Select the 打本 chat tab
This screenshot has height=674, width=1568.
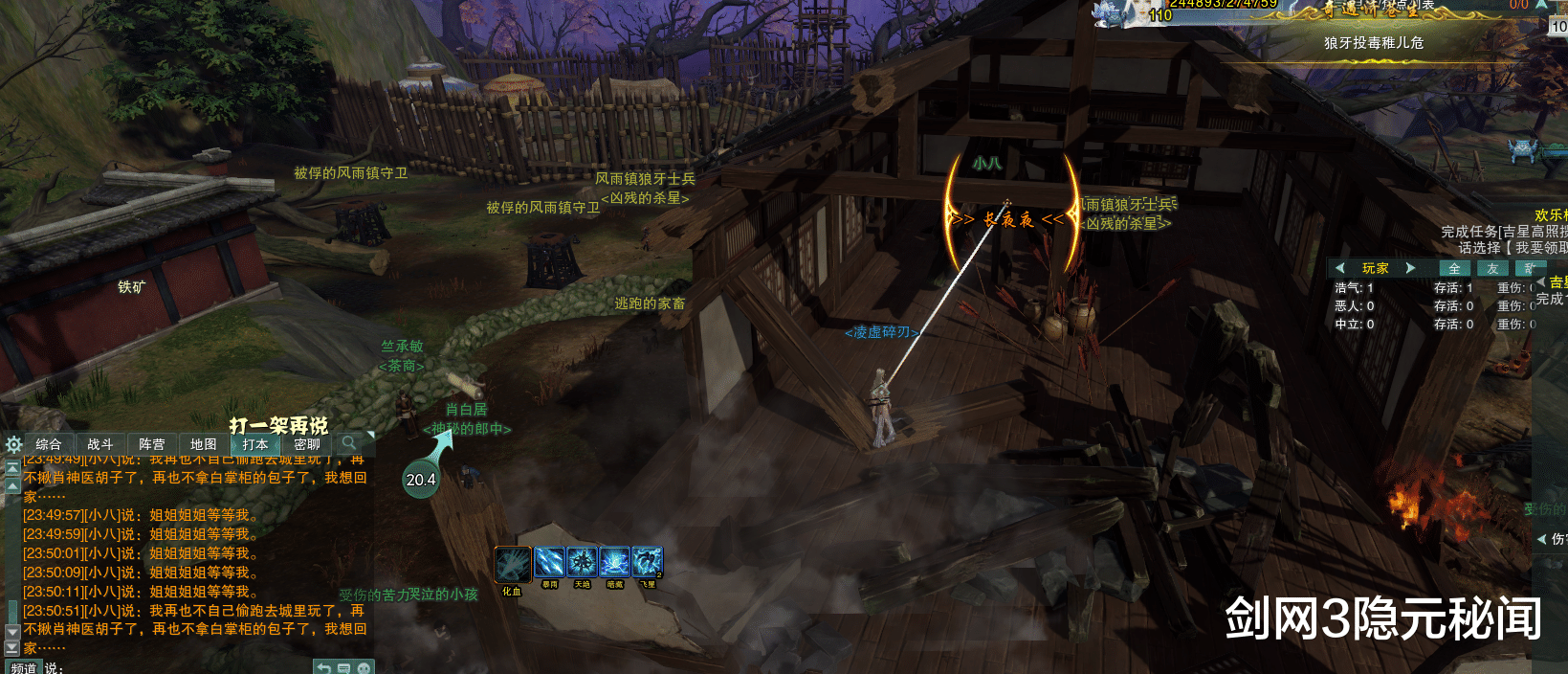point(255,444)
